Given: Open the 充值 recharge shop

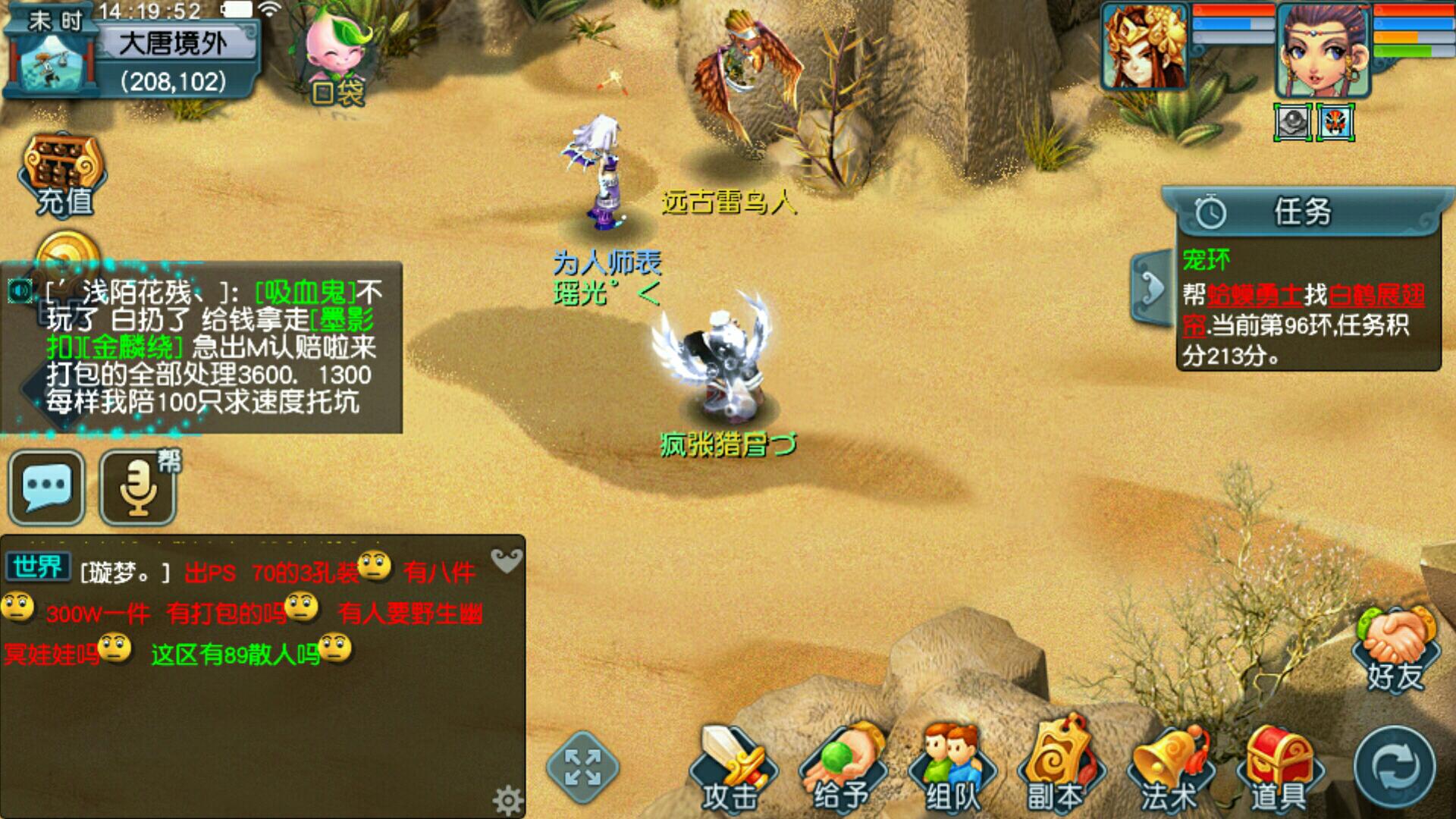Looking at the screenshot, I should click(x=64, y=176).
